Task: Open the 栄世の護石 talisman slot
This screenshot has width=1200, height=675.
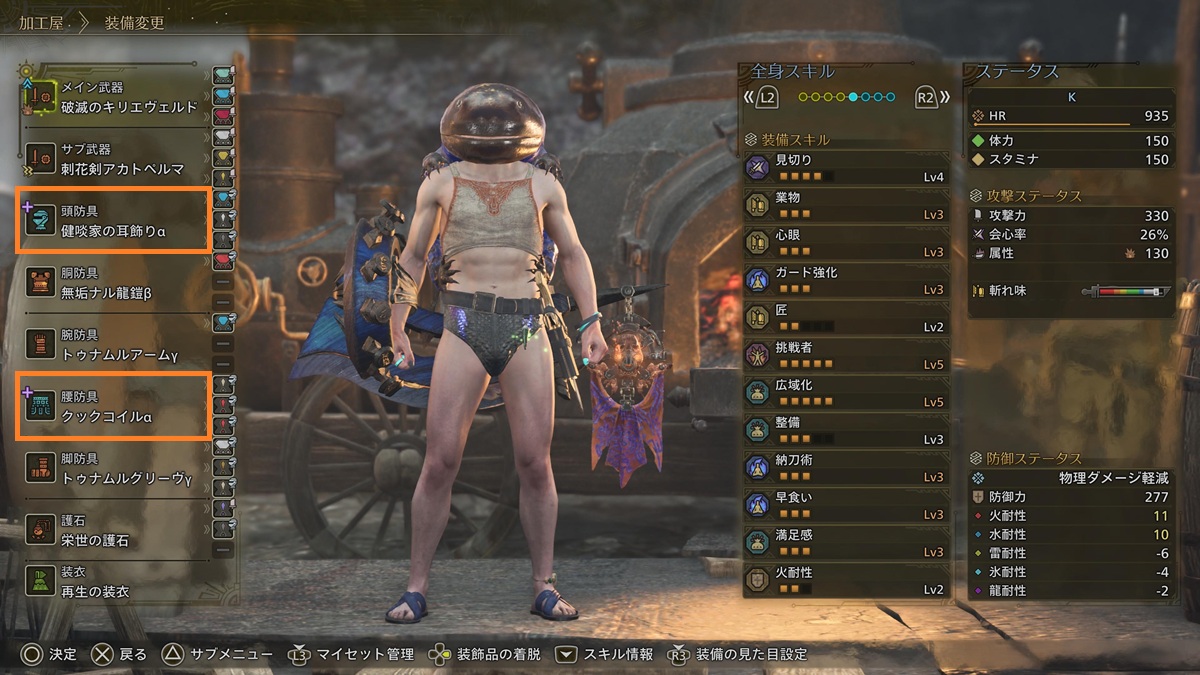Action: 115,530
